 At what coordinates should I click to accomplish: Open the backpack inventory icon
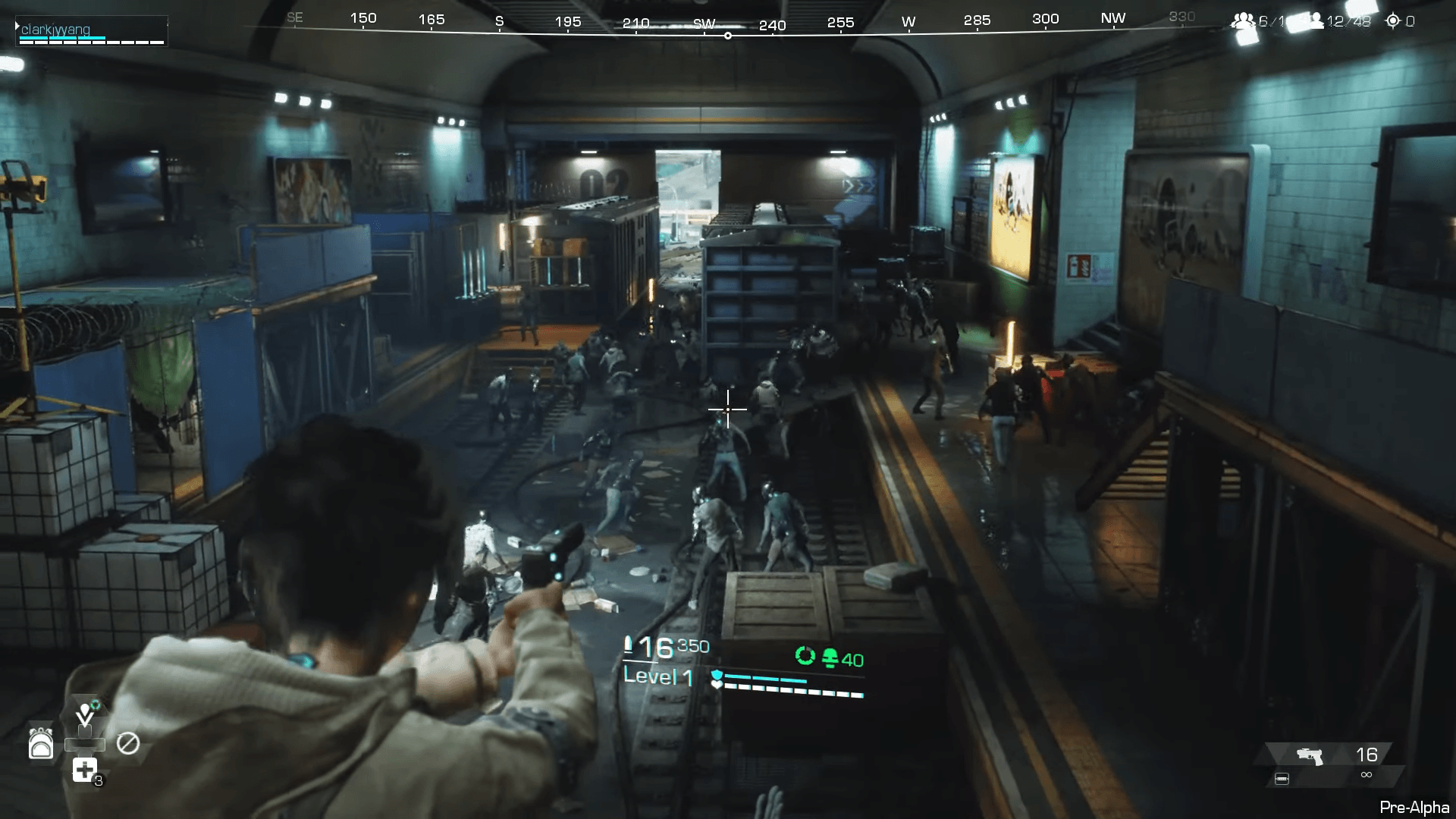41,743
